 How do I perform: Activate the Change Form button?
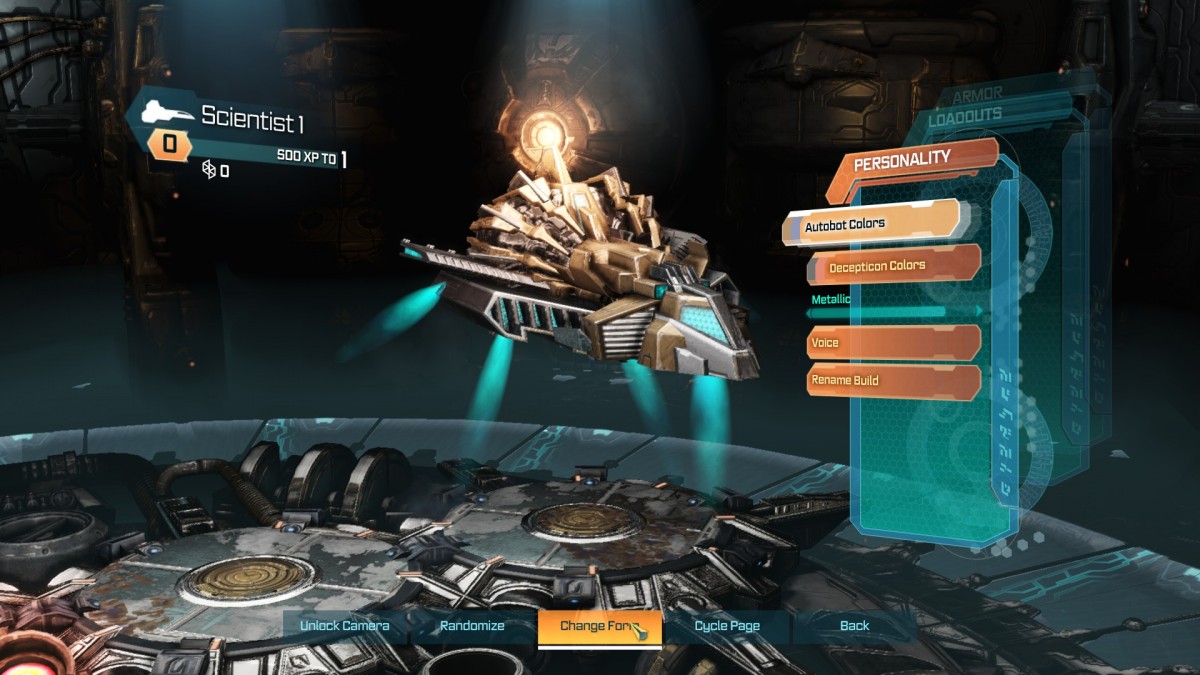[x=598, y=626]
